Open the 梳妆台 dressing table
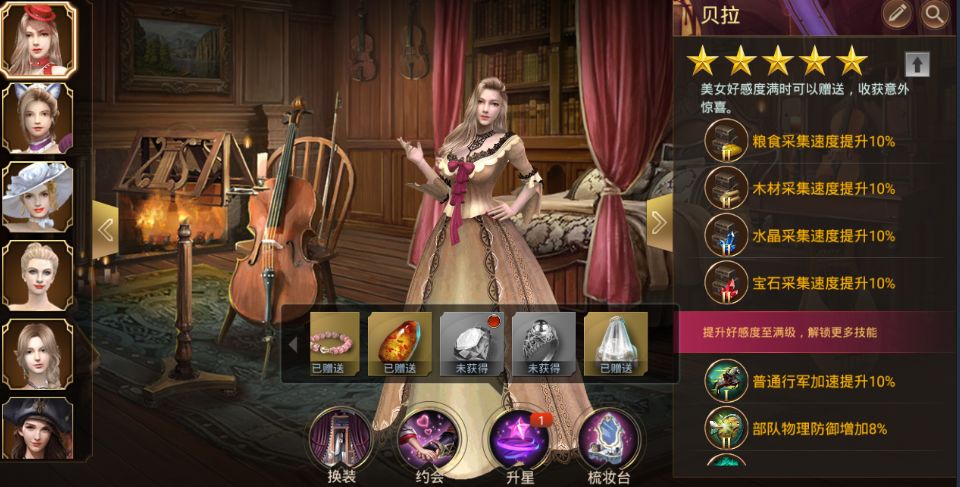 (x=606, y=440)
